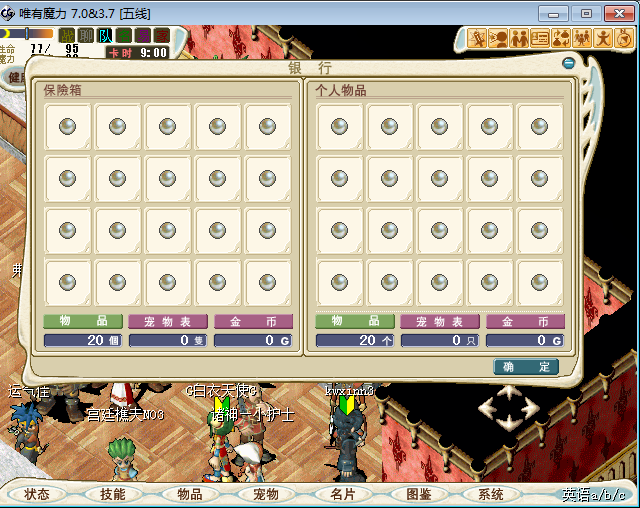The image size is (640, 508).
Task: Select the safe box 物品 tab
Action: 83,322
